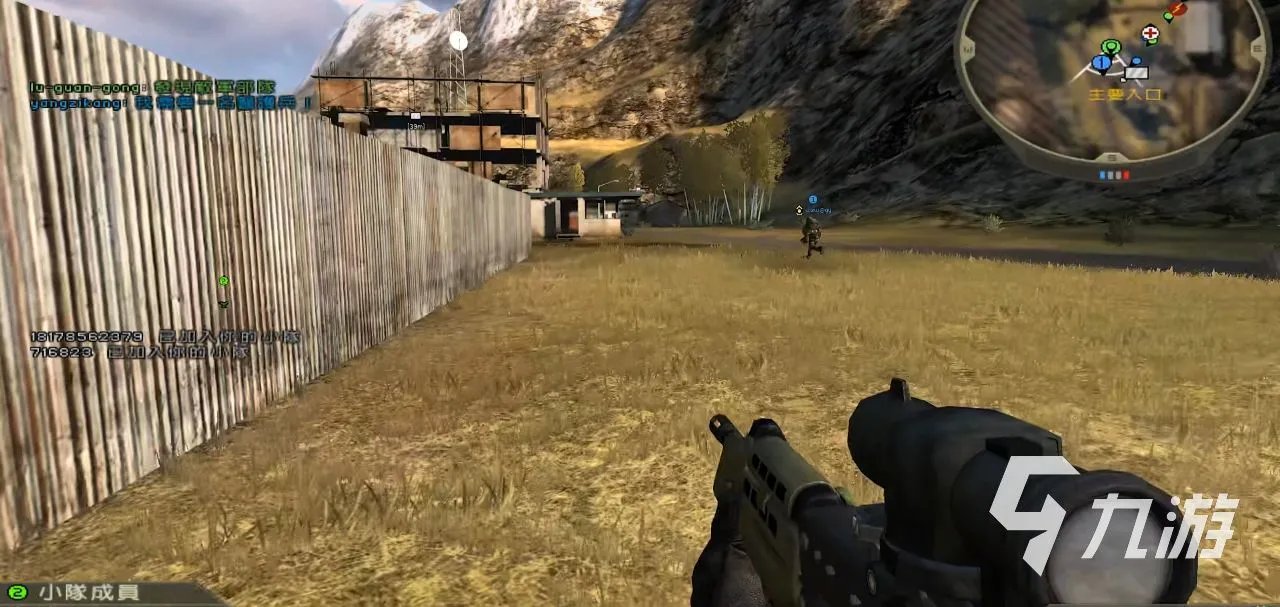The width and height of the screenshot is (1280, 607).
Task: Select the green control point marker on minimap
Action: coord(1110,46)
